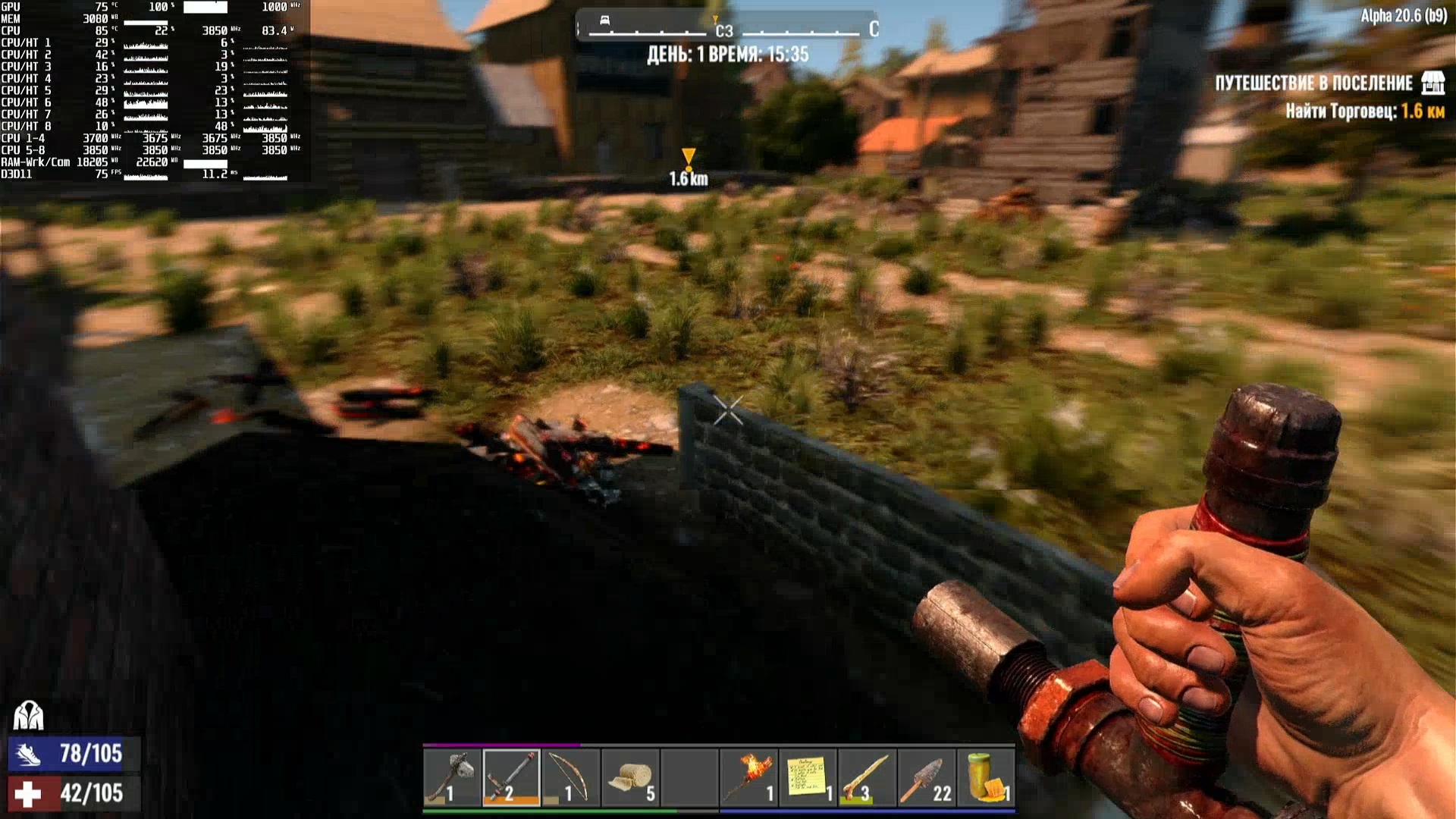Click the yellow quest waypoint marker
1456x819 pixels.
tap(688, 158)
